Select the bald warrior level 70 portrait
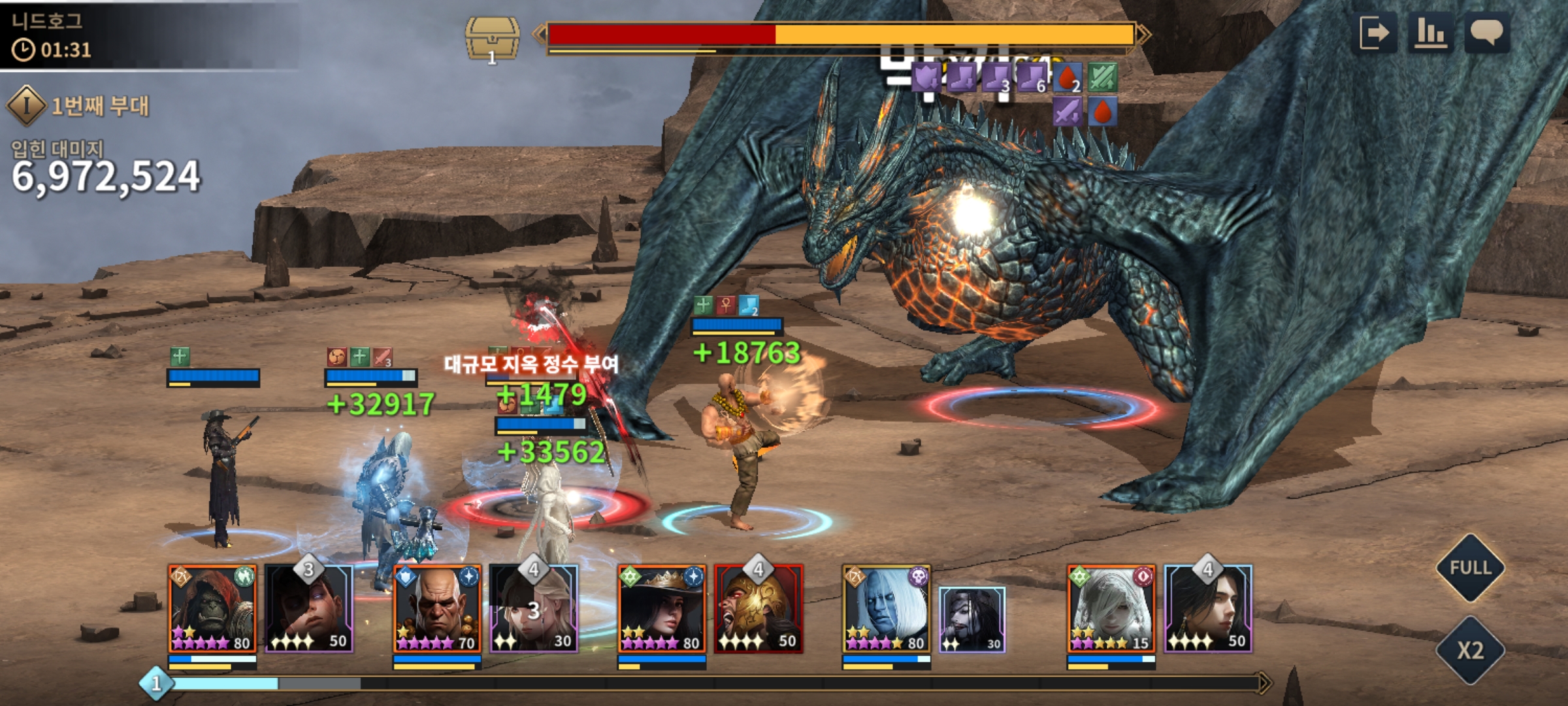The image size is (1568, 706). (437, 609)
